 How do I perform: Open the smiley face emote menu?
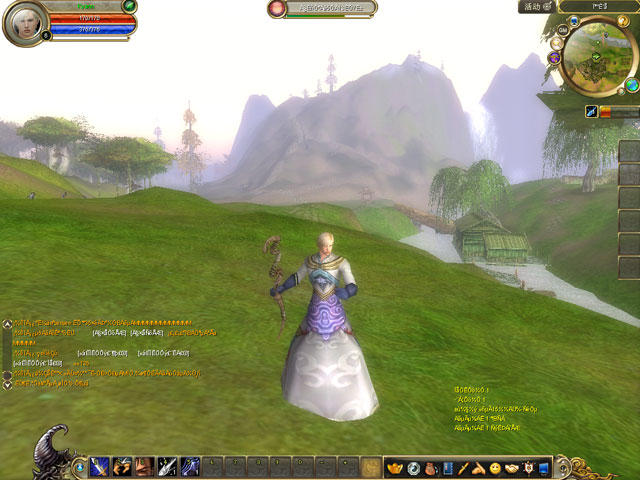(495, 467)
